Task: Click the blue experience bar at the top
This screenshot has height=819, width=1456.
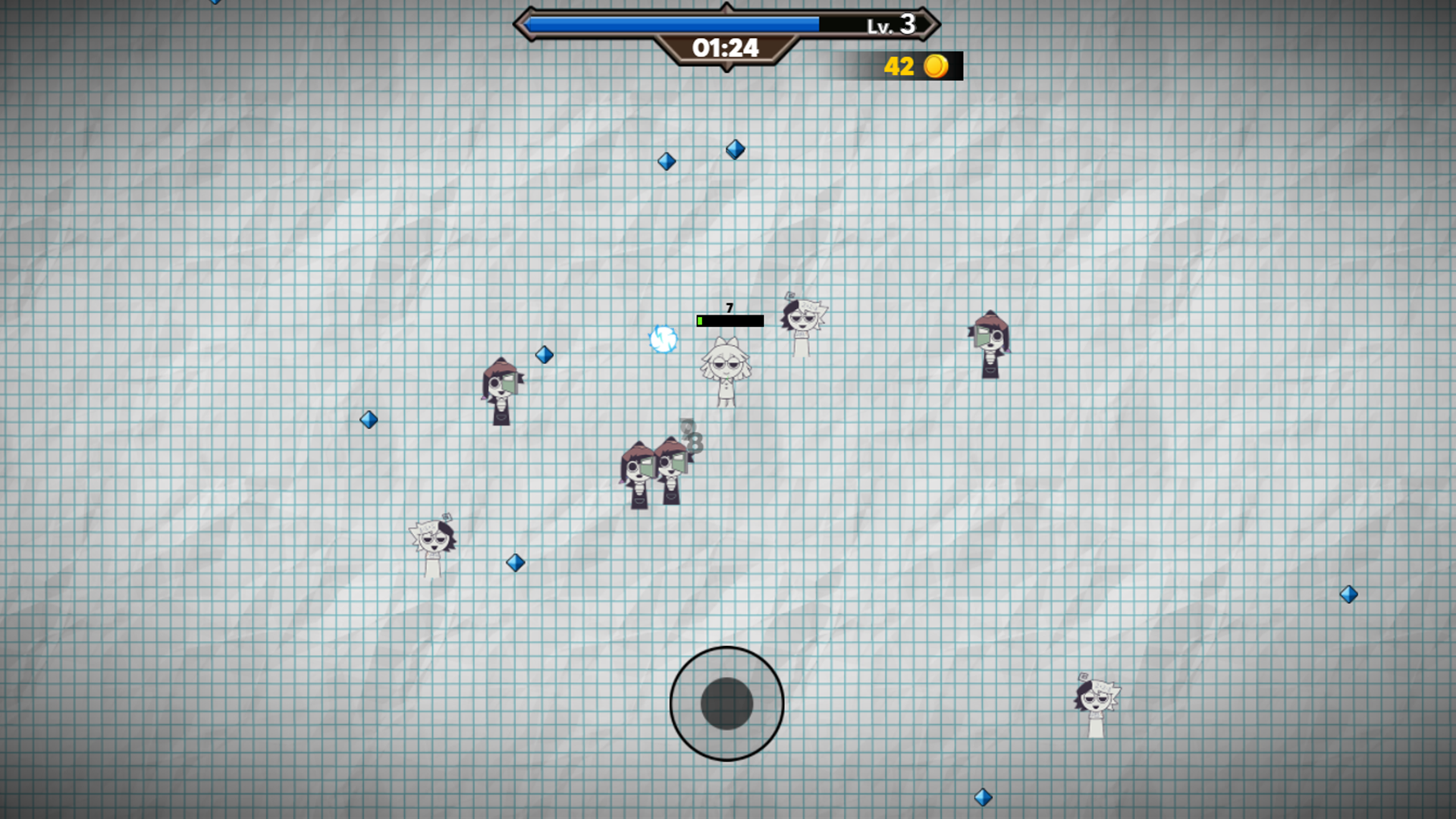Action: click(675, 24)
